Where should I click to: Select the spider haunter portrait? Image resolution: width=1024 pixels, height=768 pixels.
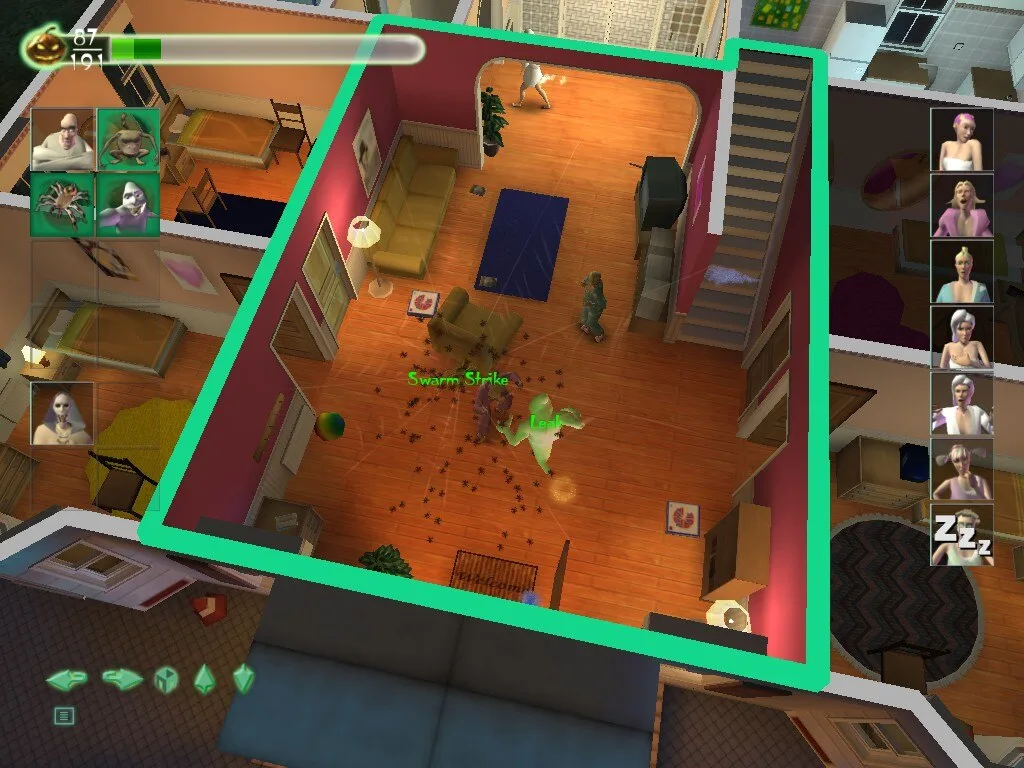pyautogui.click(x=63, y=204)
